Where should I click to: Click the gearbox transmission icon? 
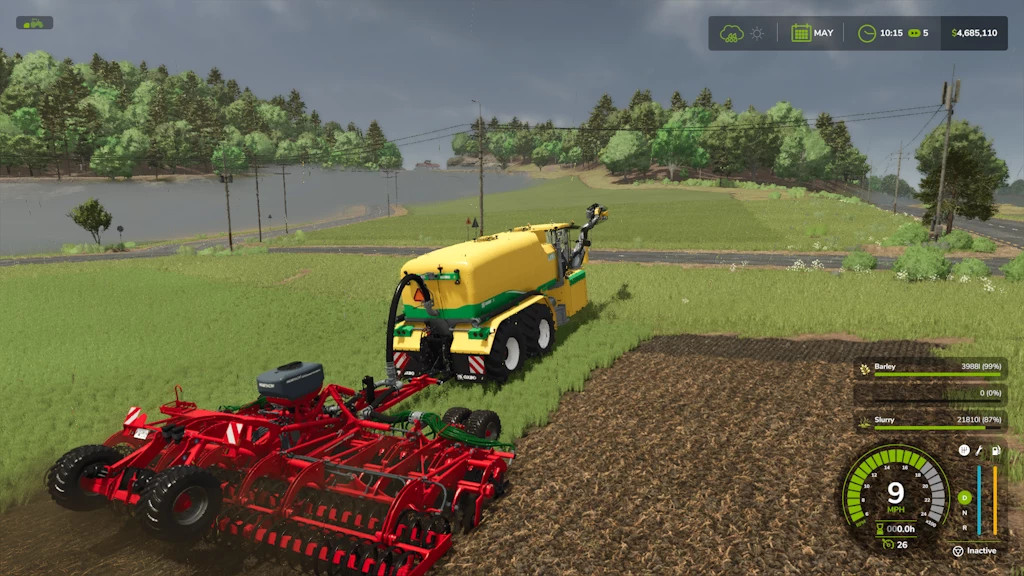point(963,451)
